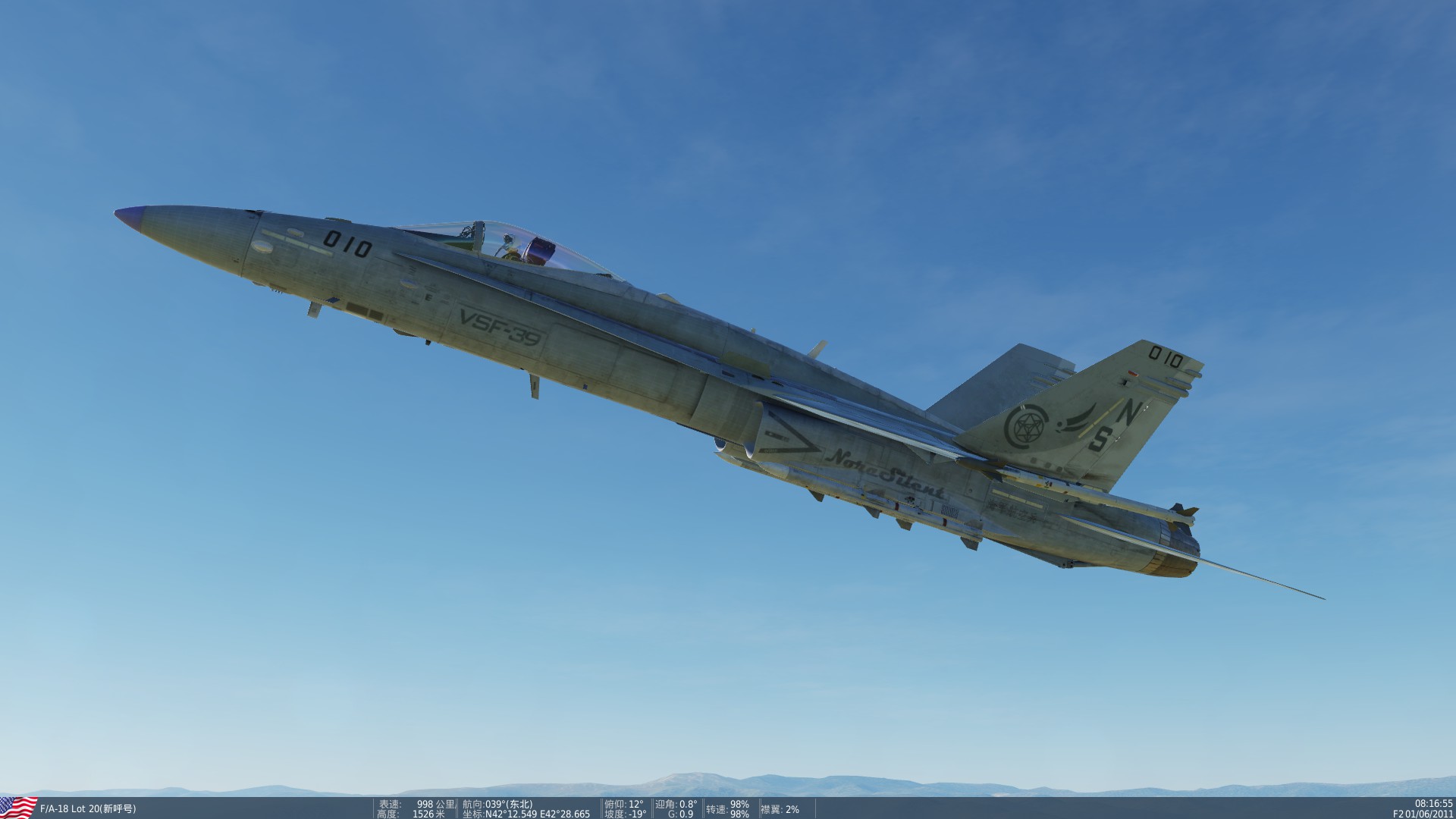Image resolution: width=1456 pixels, height=819 pixels.
Task: Expand the 08:16:55 mission clock
Action: tap(1424, 800)
